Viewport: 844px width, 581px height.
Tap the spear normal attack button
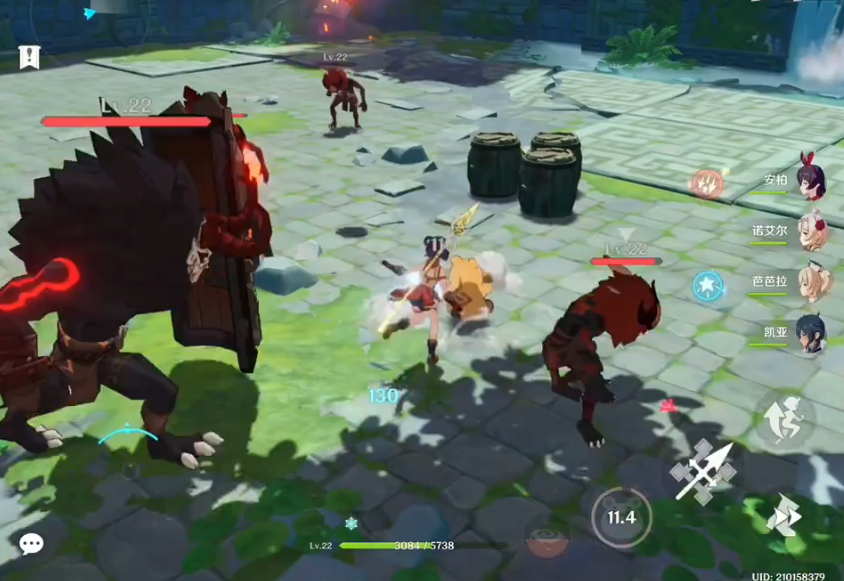coord(705,469)
